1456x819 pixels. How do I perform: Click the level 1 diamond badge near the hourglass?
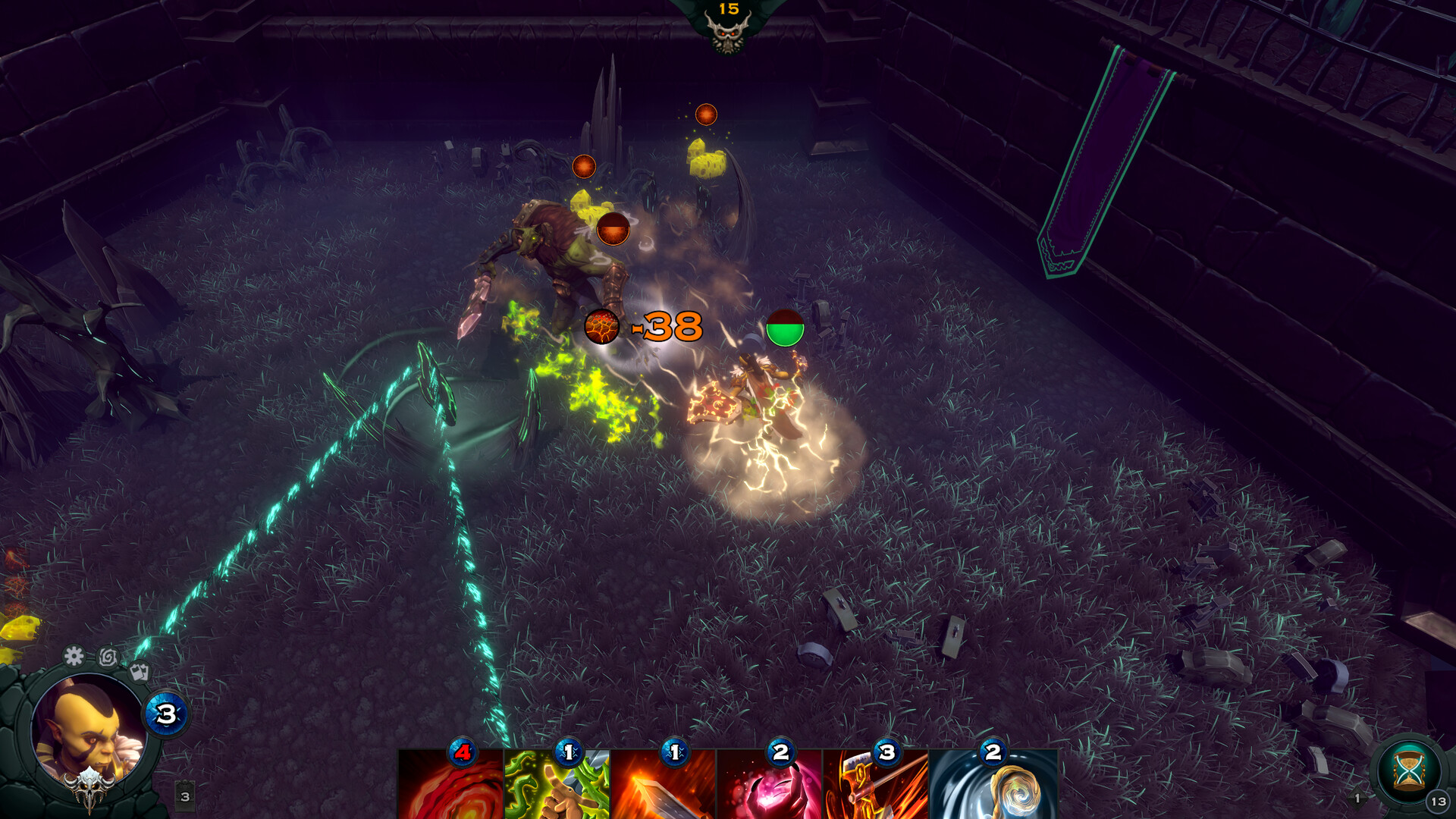point(1357,798)
